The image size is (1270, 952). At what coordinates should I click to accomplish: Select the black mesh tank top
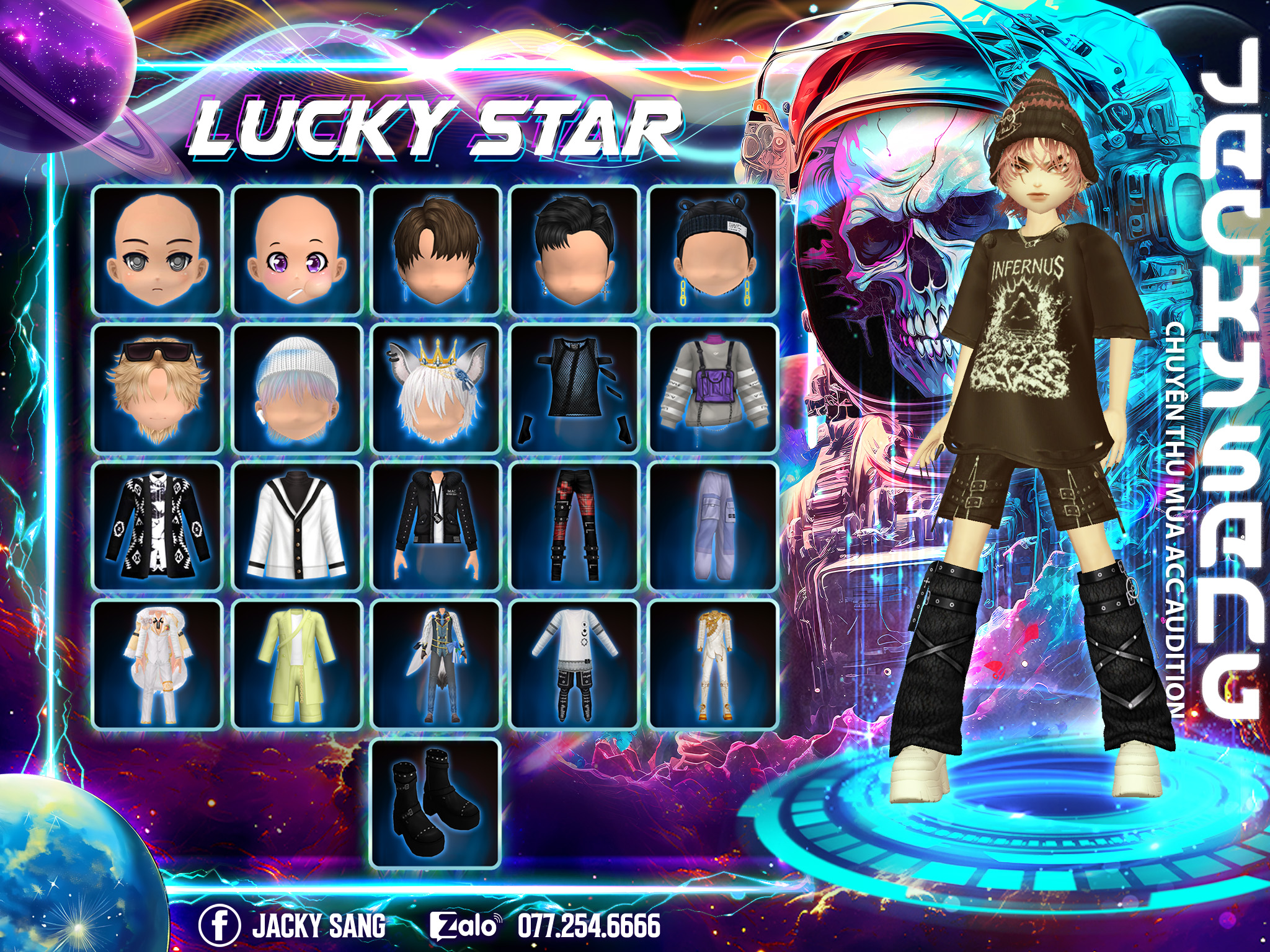[575, 389]
